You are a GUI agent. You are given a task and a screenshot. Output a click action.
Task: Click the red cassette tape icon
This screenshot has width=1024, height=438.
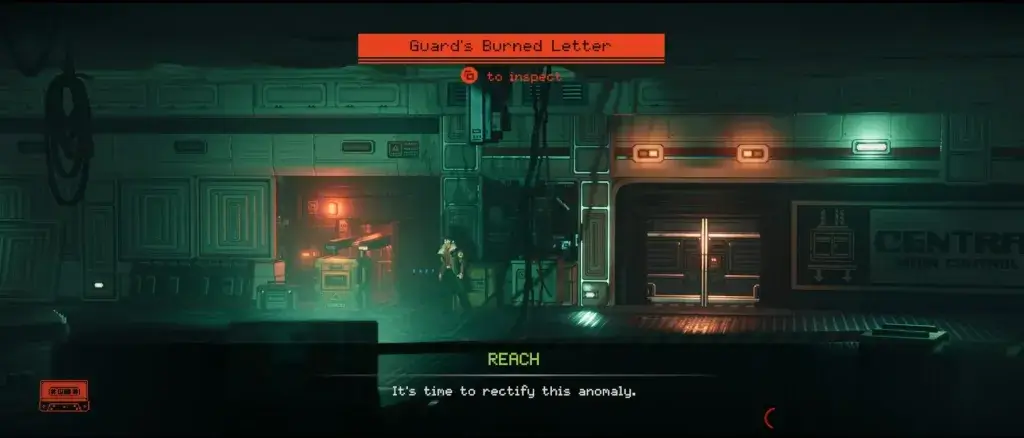tap(64, 395)
